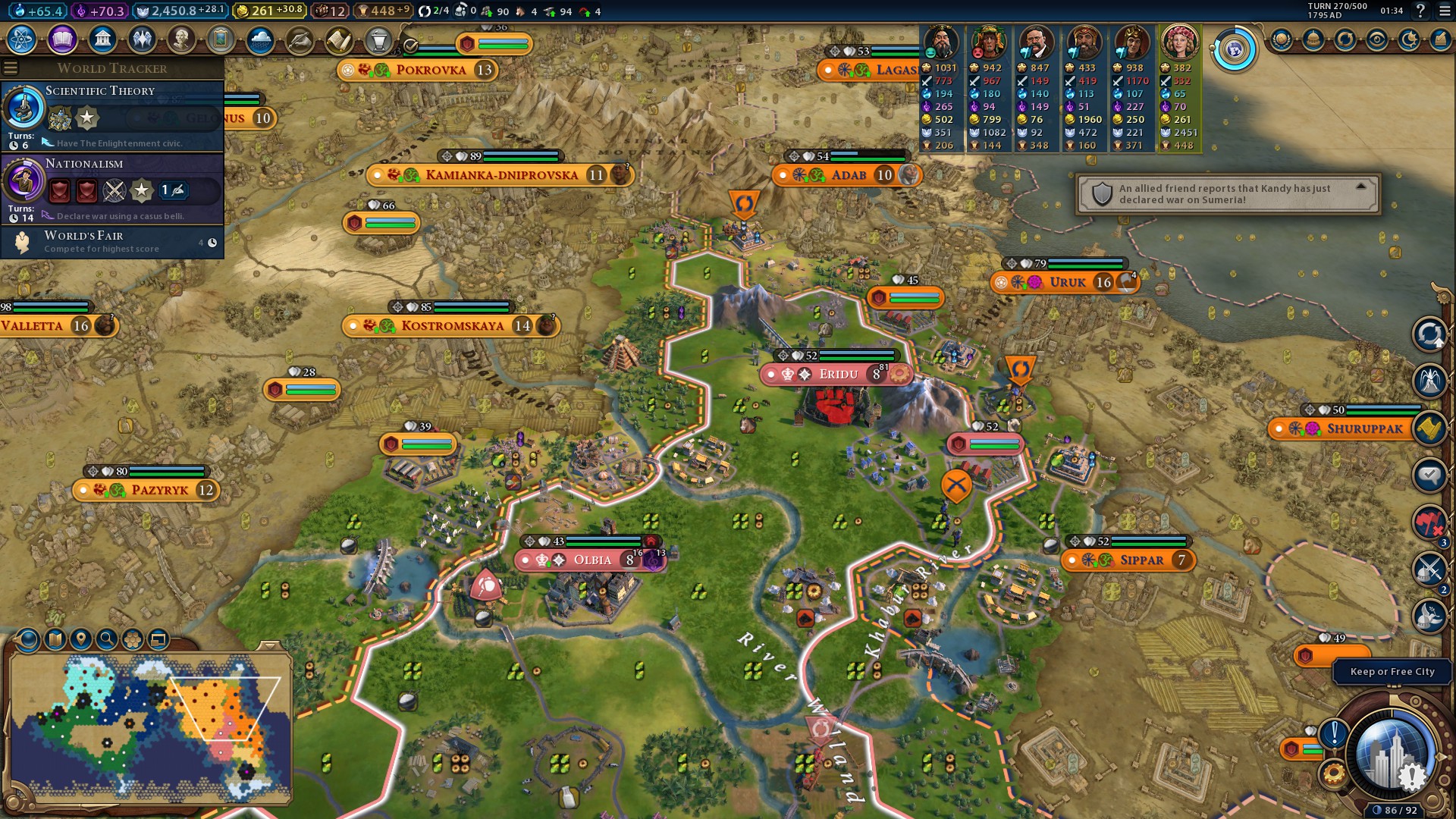Select the Eridu city banner
The height and width of the screenshot is (819, 1456).
837,374
